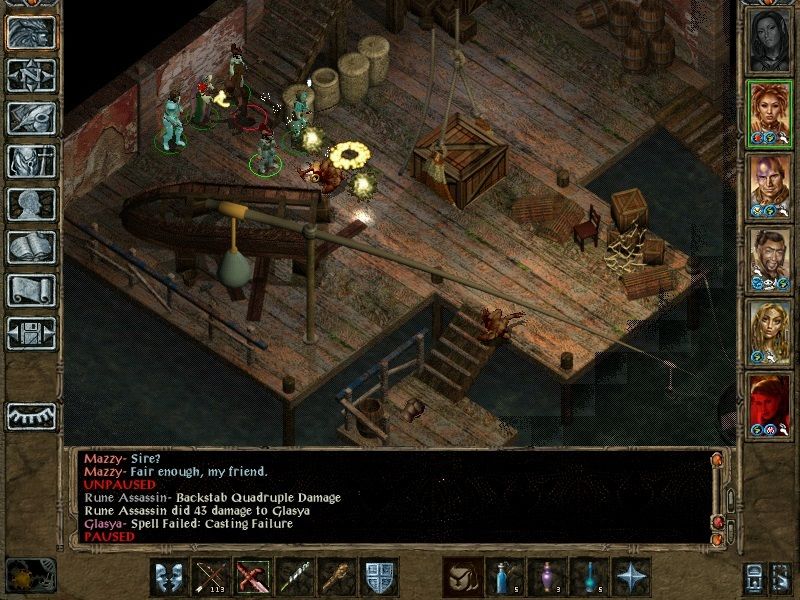This screenshot has height=600, width=800.
Task: Use the purple potion quick item
Action: [x=546, y=579]
